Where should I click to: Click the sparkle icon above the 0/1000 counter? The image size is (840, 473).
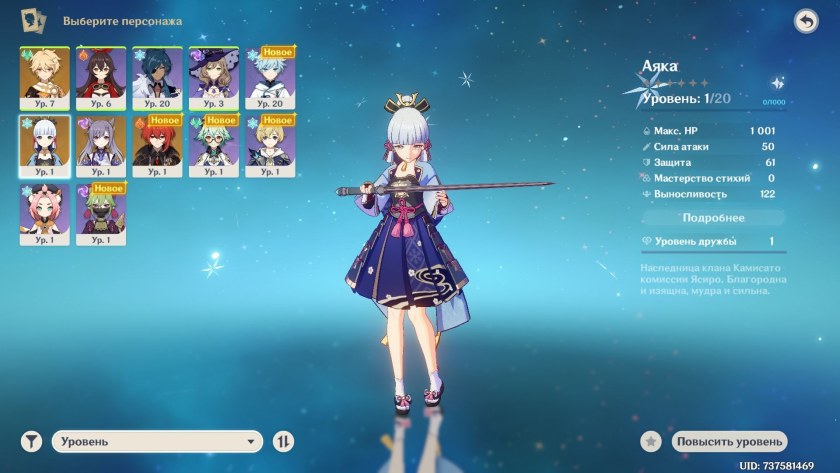[777, 84]
